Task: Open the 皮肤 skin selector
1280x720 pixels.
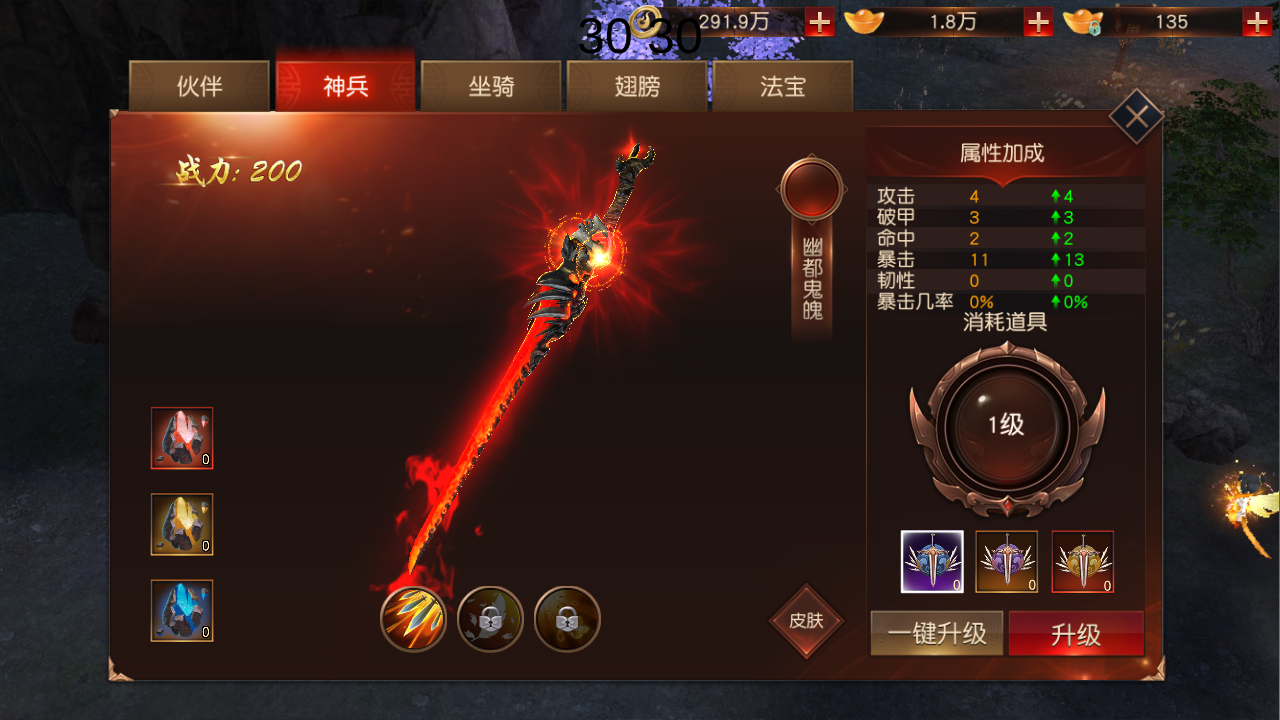Action: click(x=806, y=621)
